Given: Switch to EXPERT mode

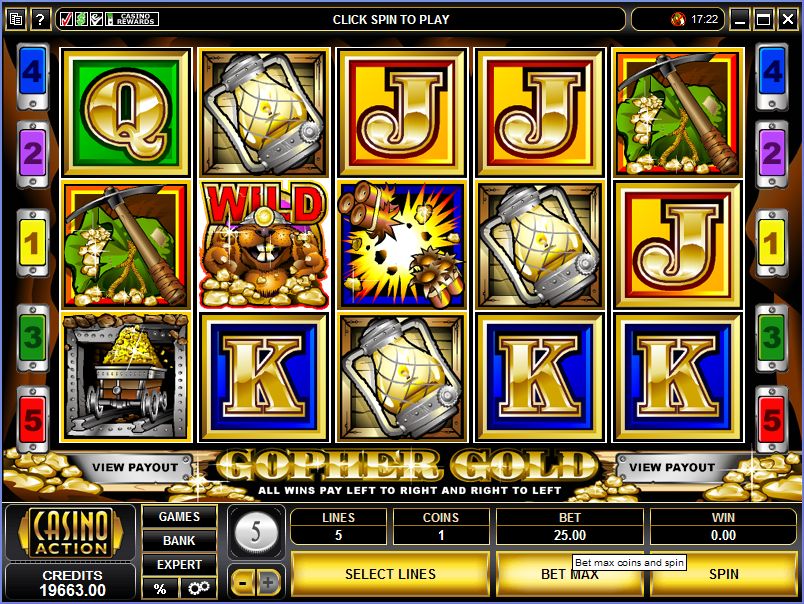Looking at the screenshot, I should (179, 565).
